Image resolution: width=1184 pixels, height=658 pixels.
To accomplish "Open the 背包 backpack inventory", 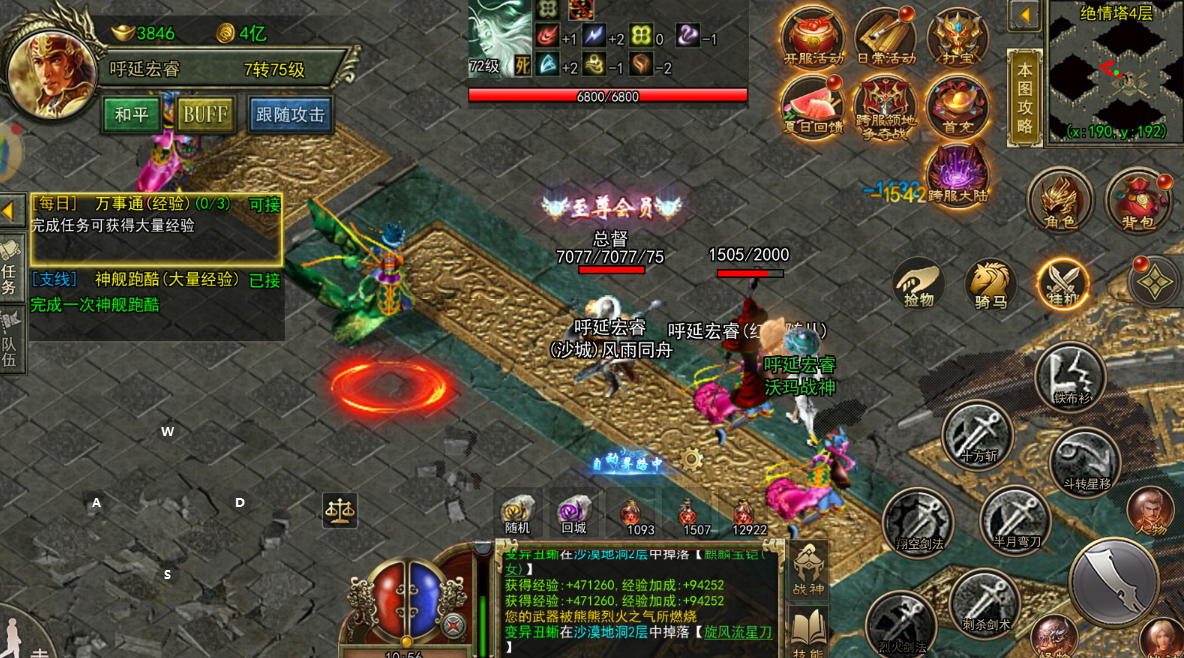I will pos(1138,201).
